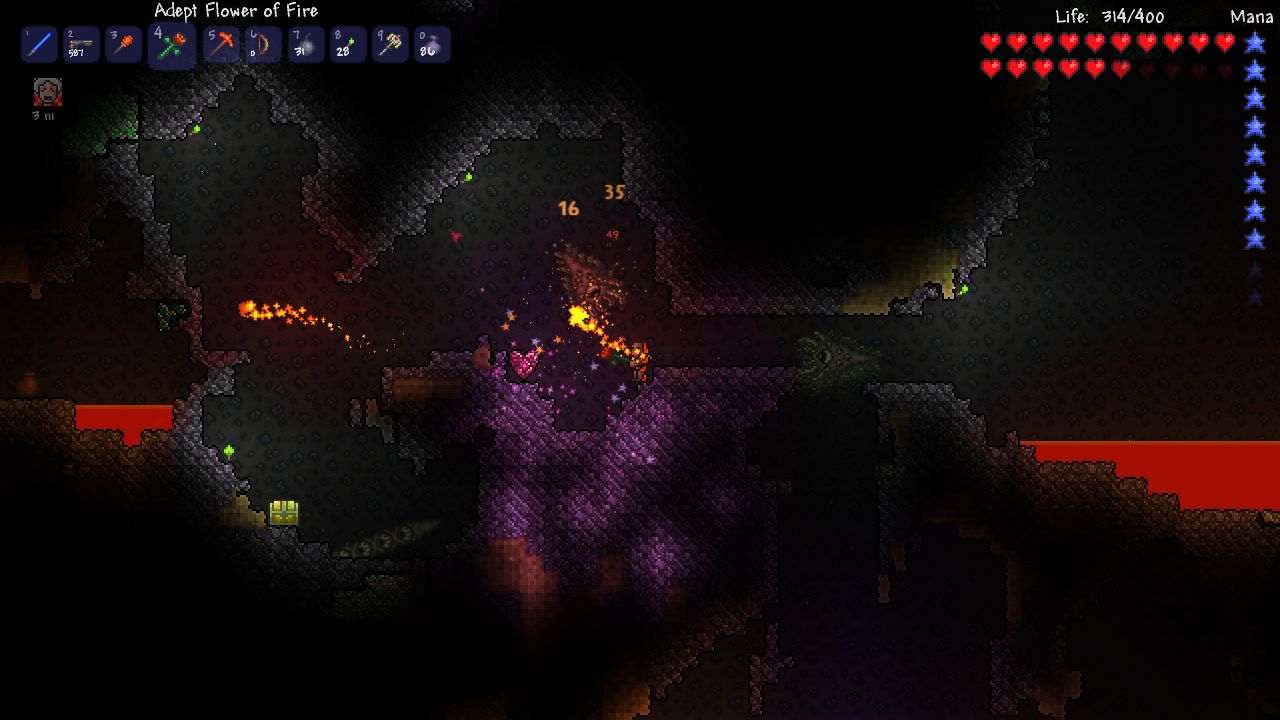
Task: Select the Flamelash in hotbar slot 3
Action: [122, 44]
